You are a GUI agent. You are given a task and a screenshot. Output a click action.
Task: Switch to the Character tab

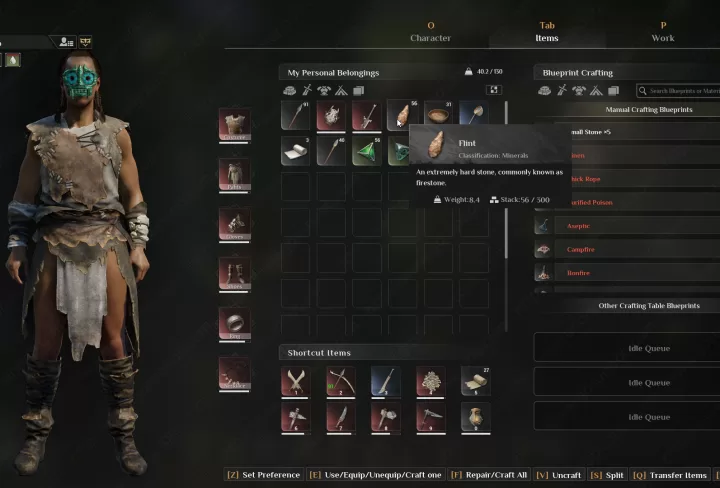click(x=431, y=32)
